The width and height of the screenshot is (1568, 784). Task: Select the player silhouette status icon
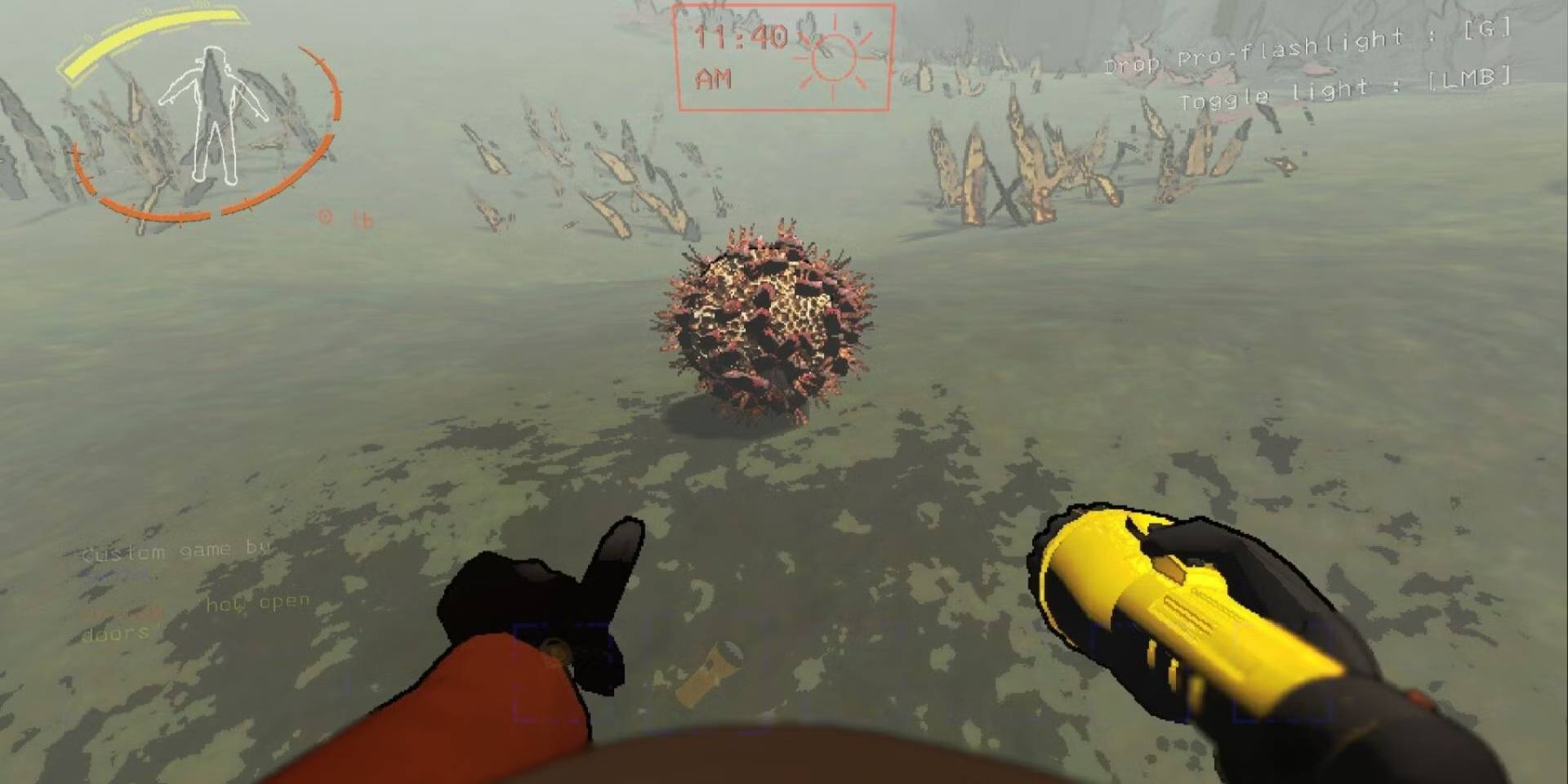212,114
